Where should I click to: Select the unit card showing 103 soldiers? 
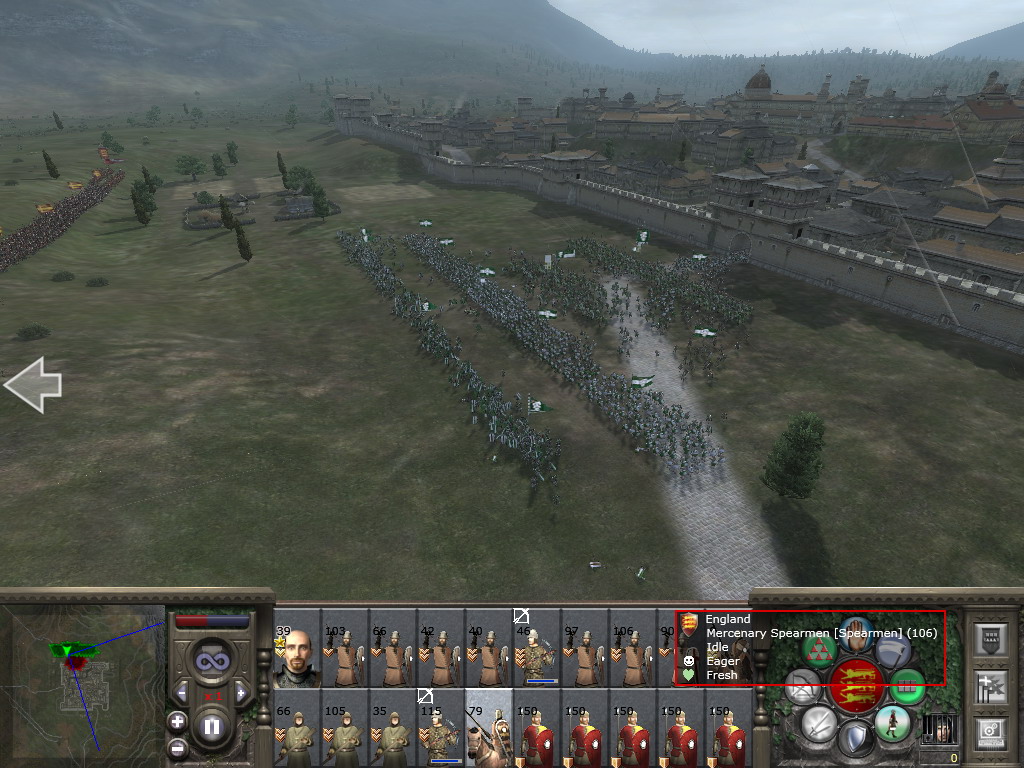pyautogui.click(x=345, y=657)
